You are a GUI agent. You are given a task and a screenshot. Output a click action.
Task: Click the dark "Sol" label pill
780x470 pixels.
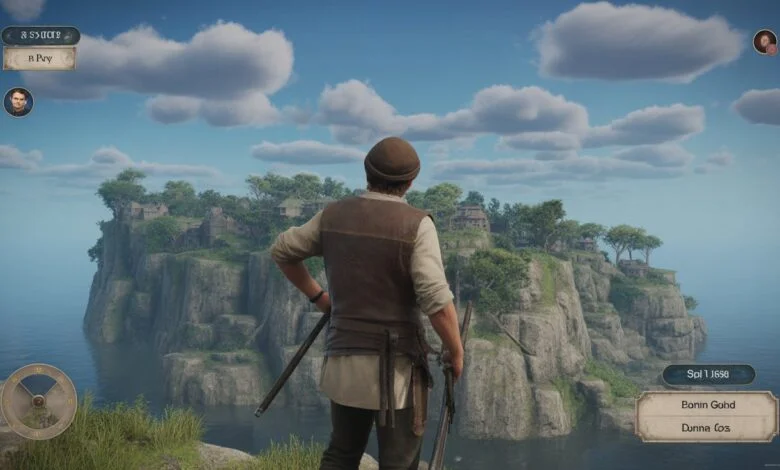[x=708, y=375]
